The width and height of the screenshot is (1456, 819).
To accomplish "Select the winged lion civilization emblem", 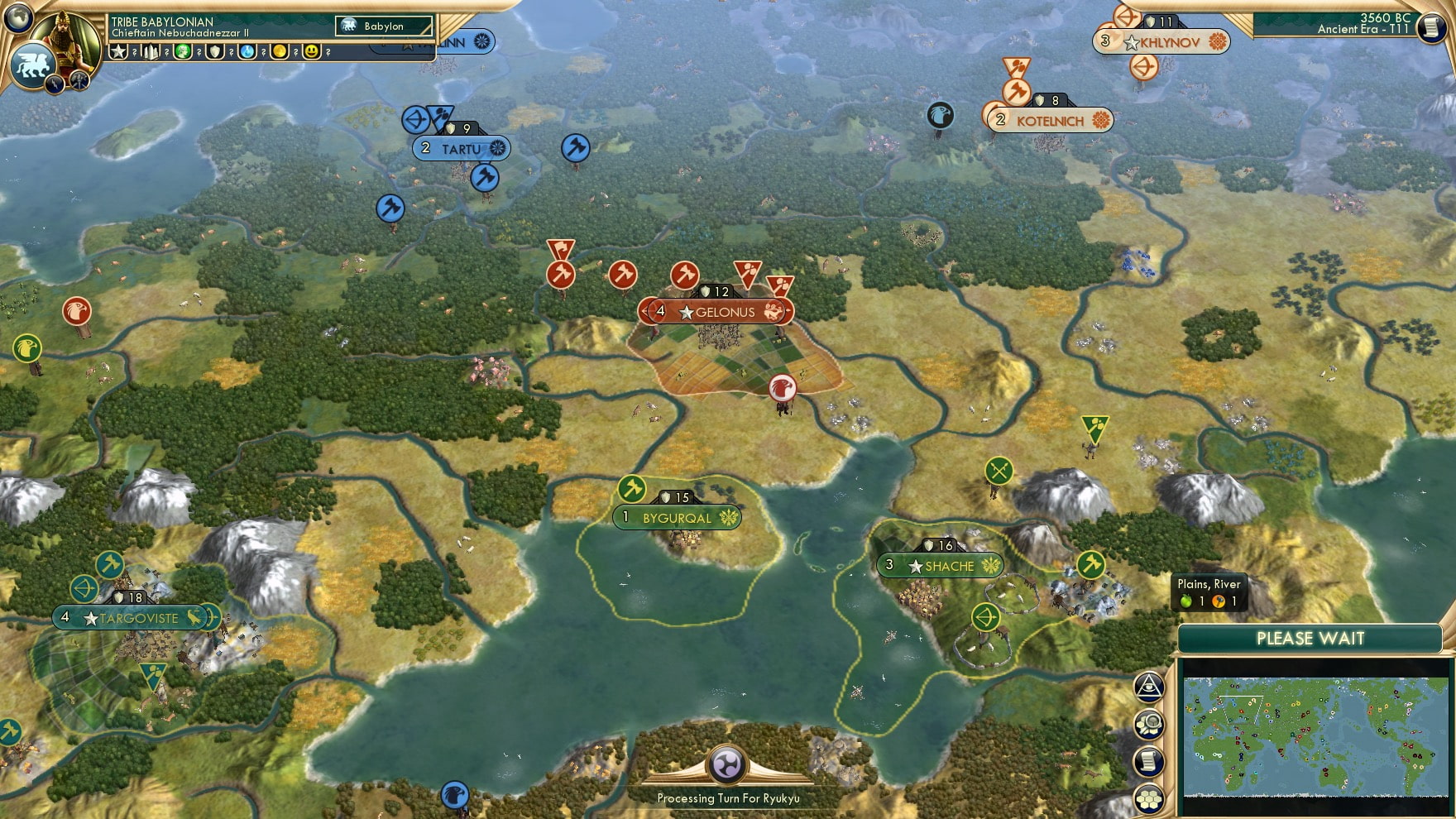I will click(x=33, y=64).
